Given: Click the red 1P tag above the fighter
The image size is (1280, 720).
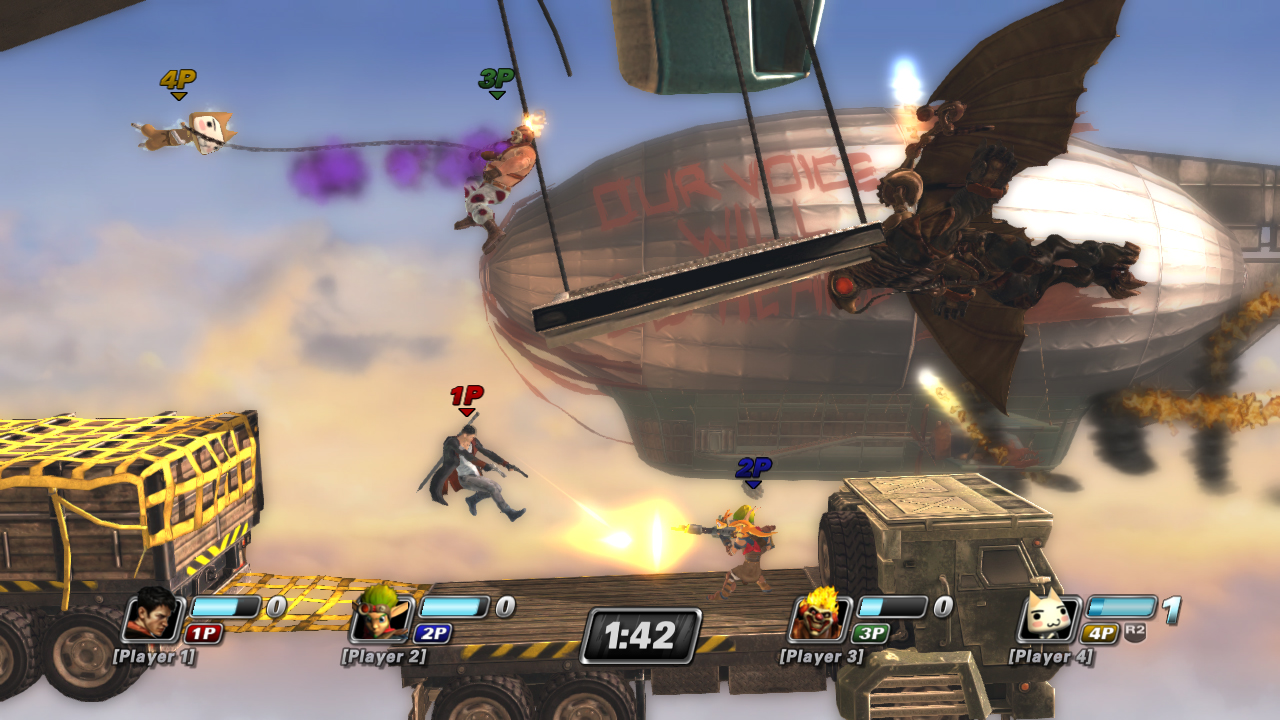Looking at the screenshot, I should (x=466, y=397).
